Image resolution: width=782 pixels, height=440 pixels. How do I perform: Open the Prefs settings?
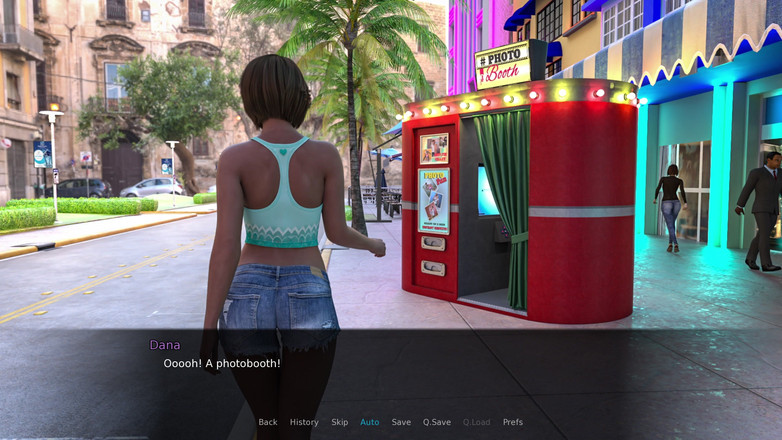click(x=513, y=422)
